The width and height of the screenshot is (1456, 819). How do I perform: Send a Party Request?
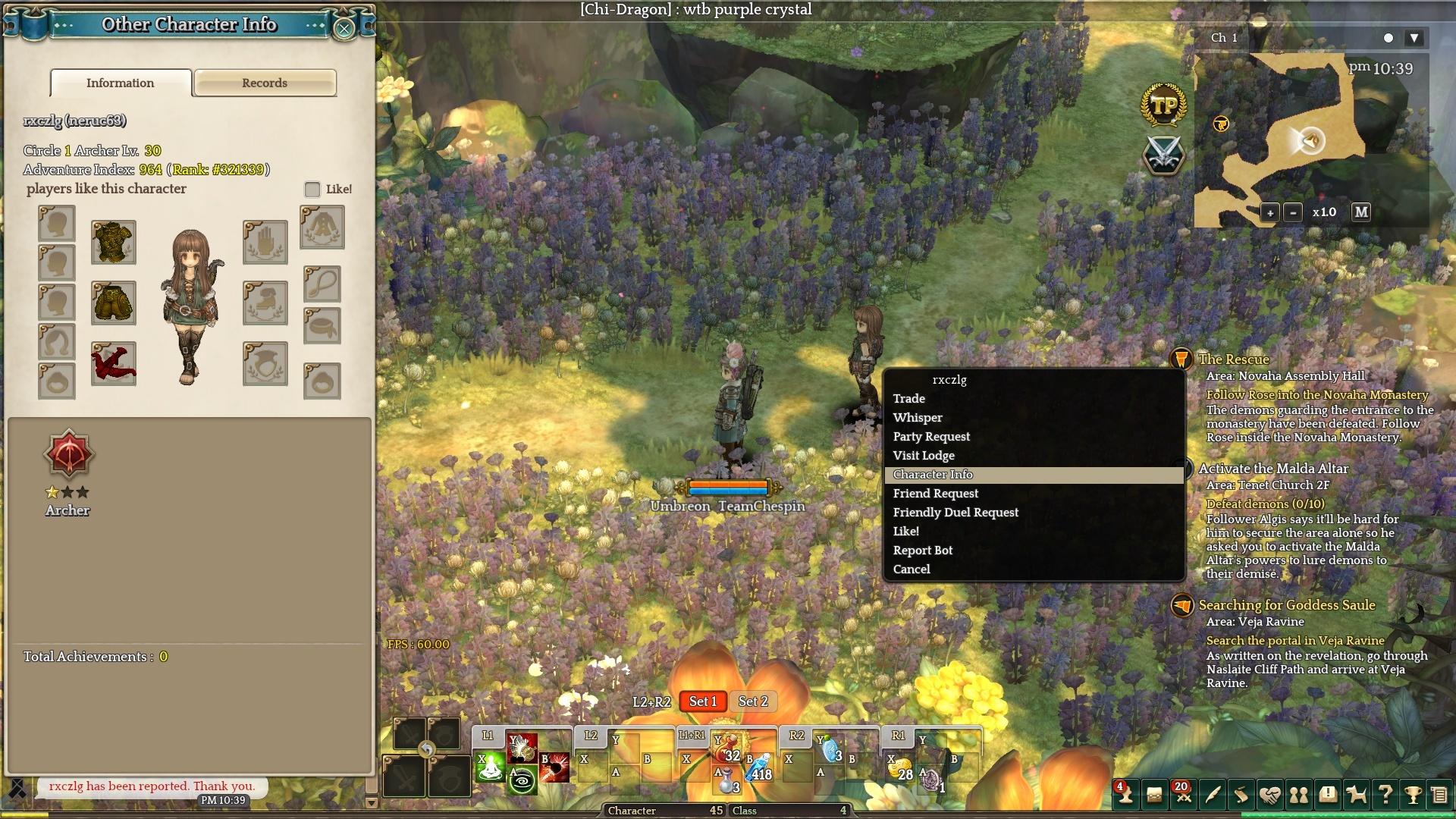point(931,437)
